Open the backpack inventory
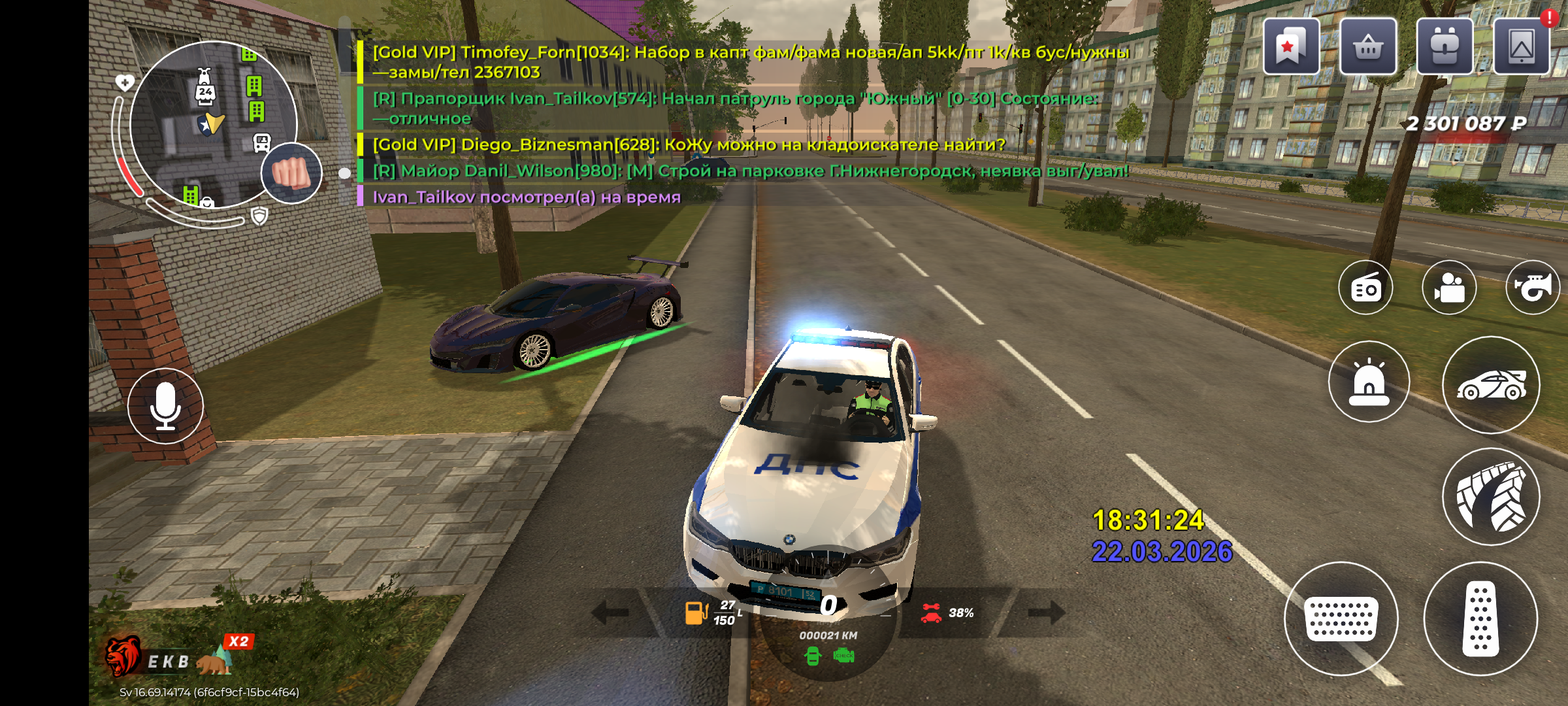 click(1444, 46)
